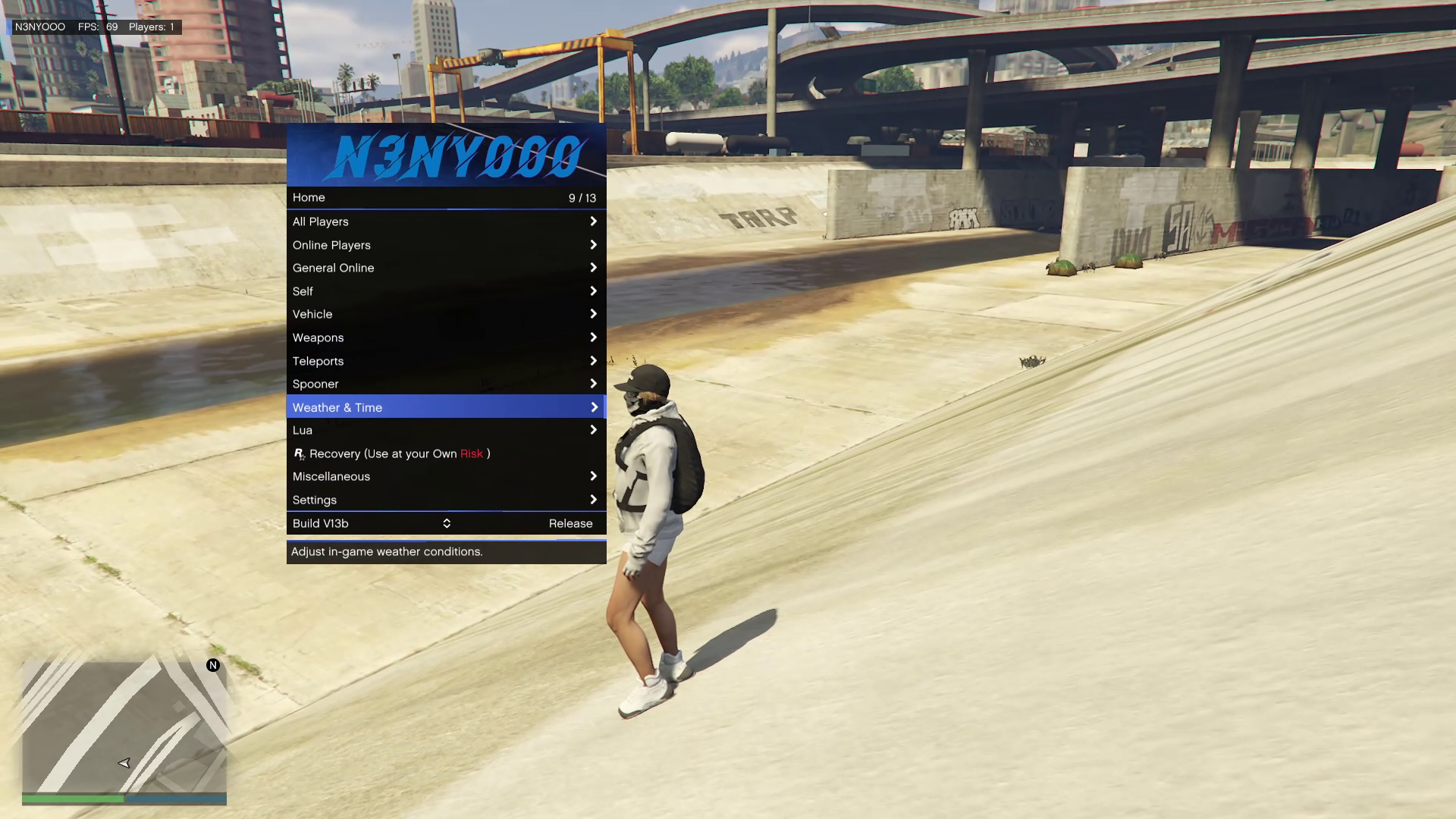1456x819 pixels.
Task: Open Weather & Time settings
Action: coord(446,407)
